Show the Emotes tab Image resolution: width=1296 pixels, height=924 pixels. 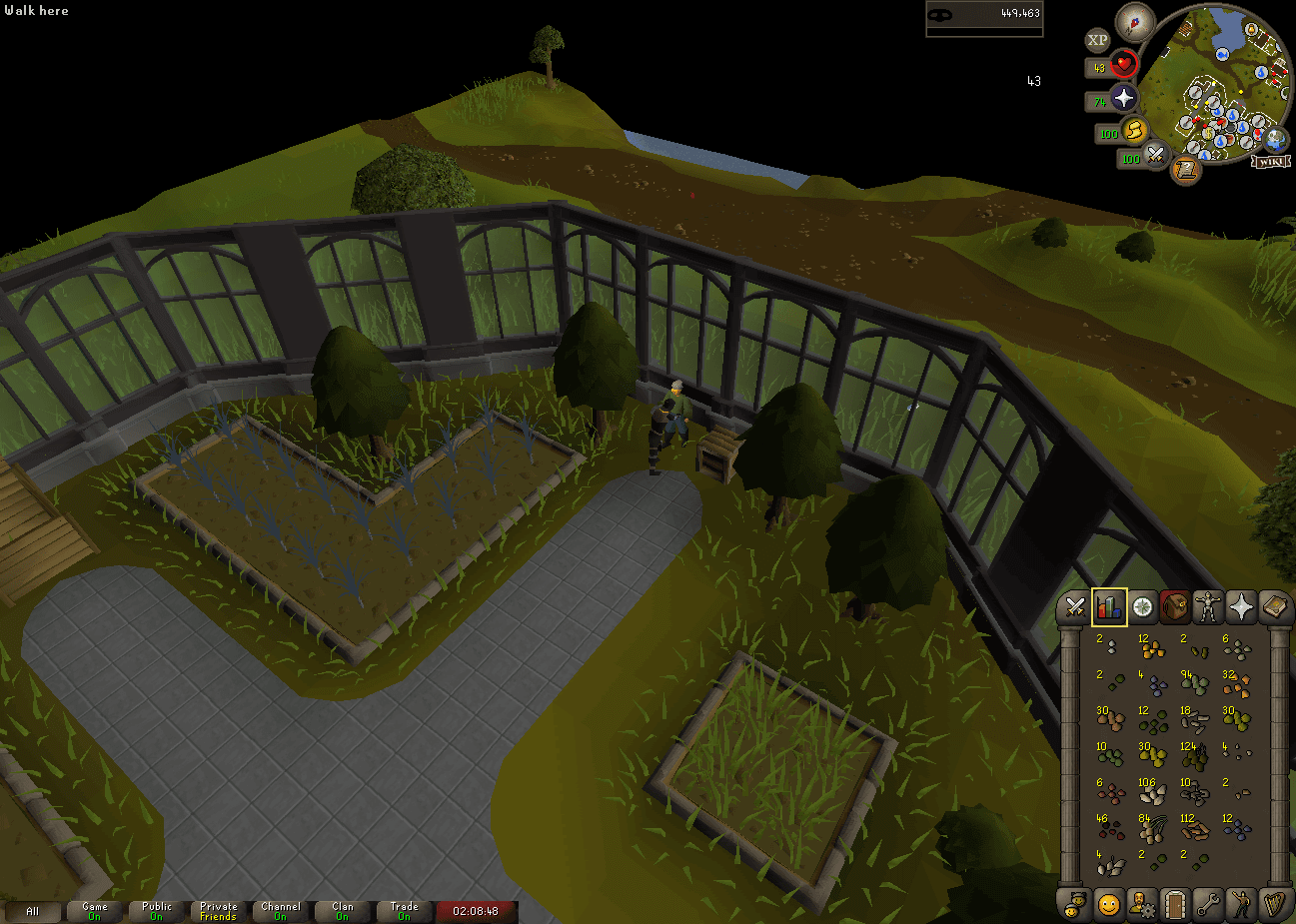[1242, 904]
